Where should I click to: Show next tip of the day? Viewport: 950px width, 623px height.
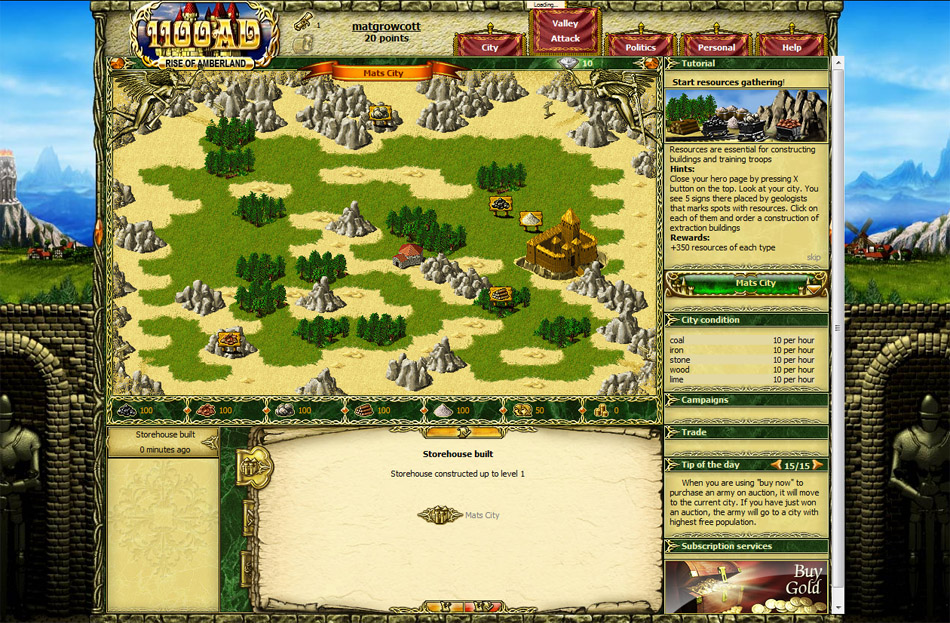pos(820,465)
